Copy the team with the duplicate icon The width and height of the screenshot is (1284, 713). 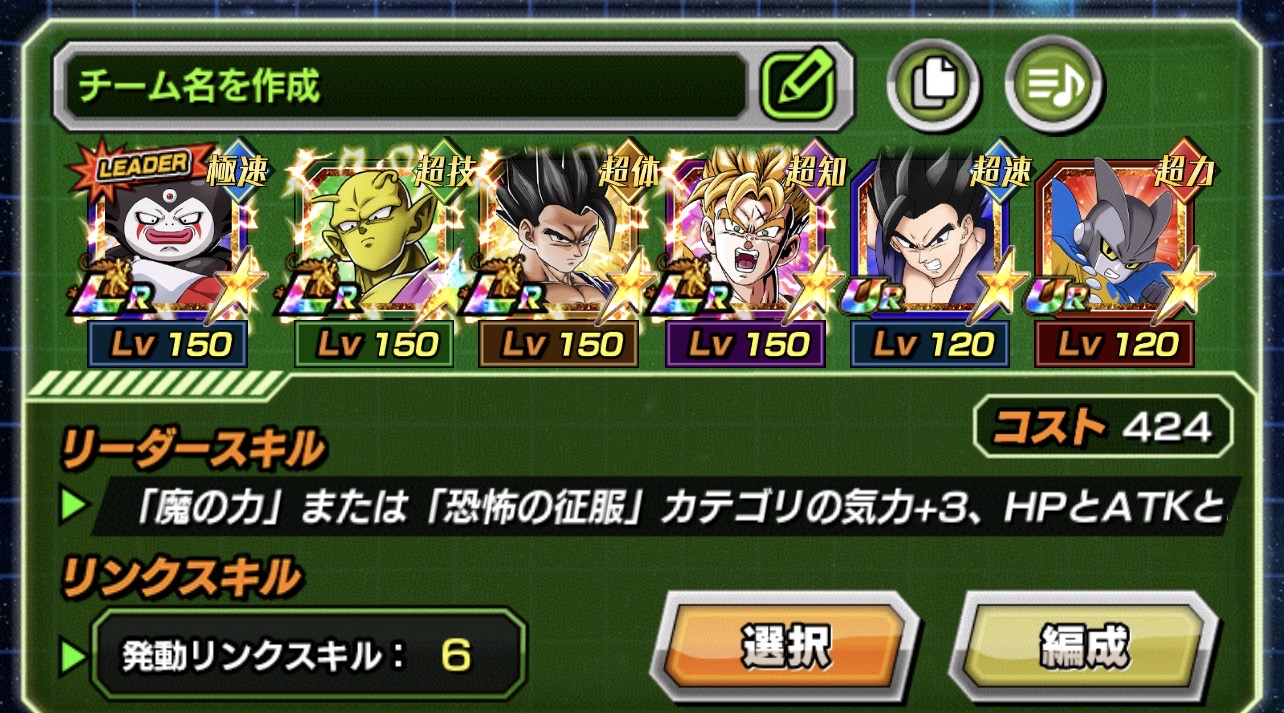[932, 85]
